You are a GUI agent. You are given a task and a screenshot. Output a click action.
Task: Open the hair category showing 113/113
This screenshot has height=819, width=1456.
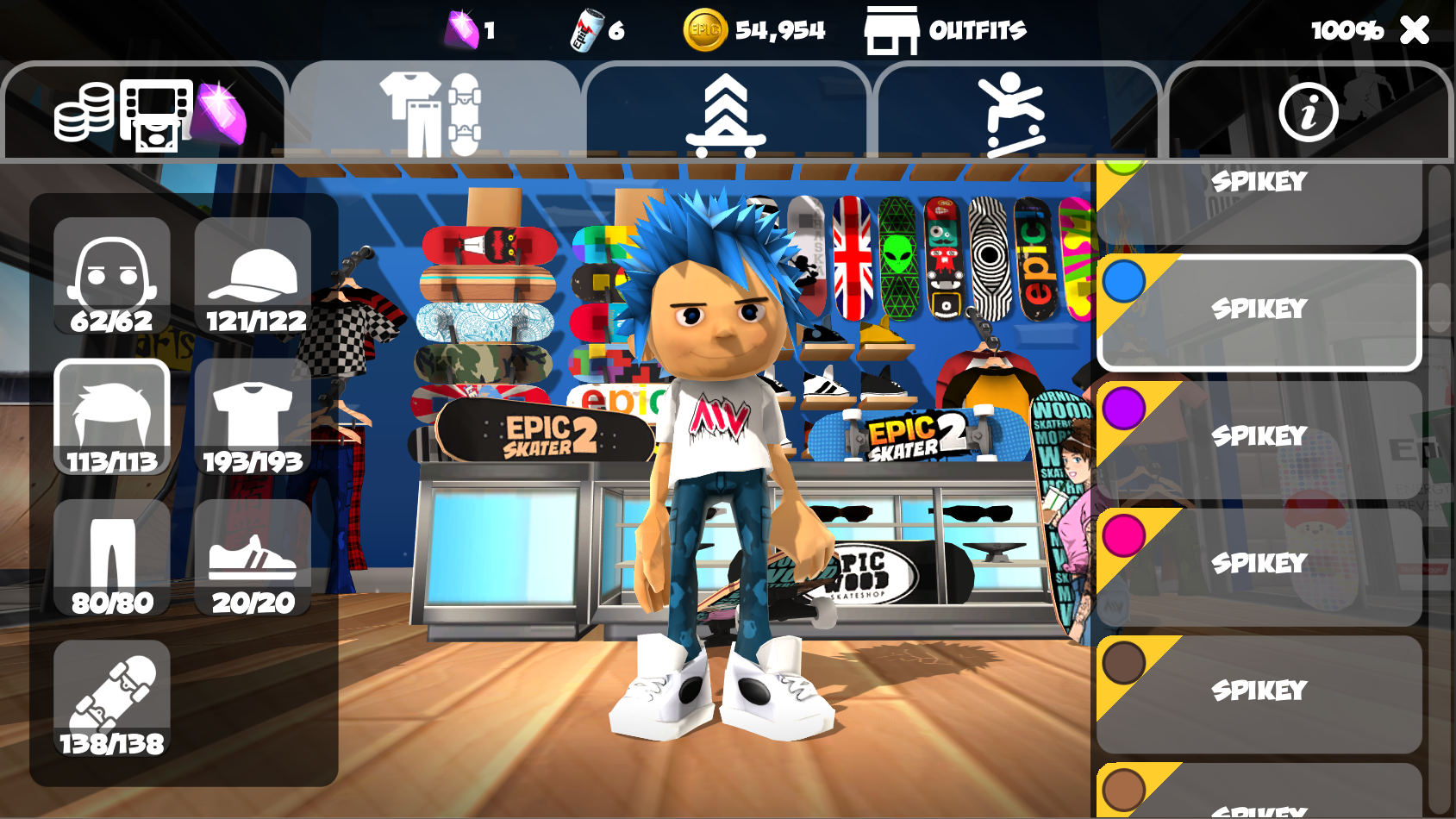click(x=112, y=417)
